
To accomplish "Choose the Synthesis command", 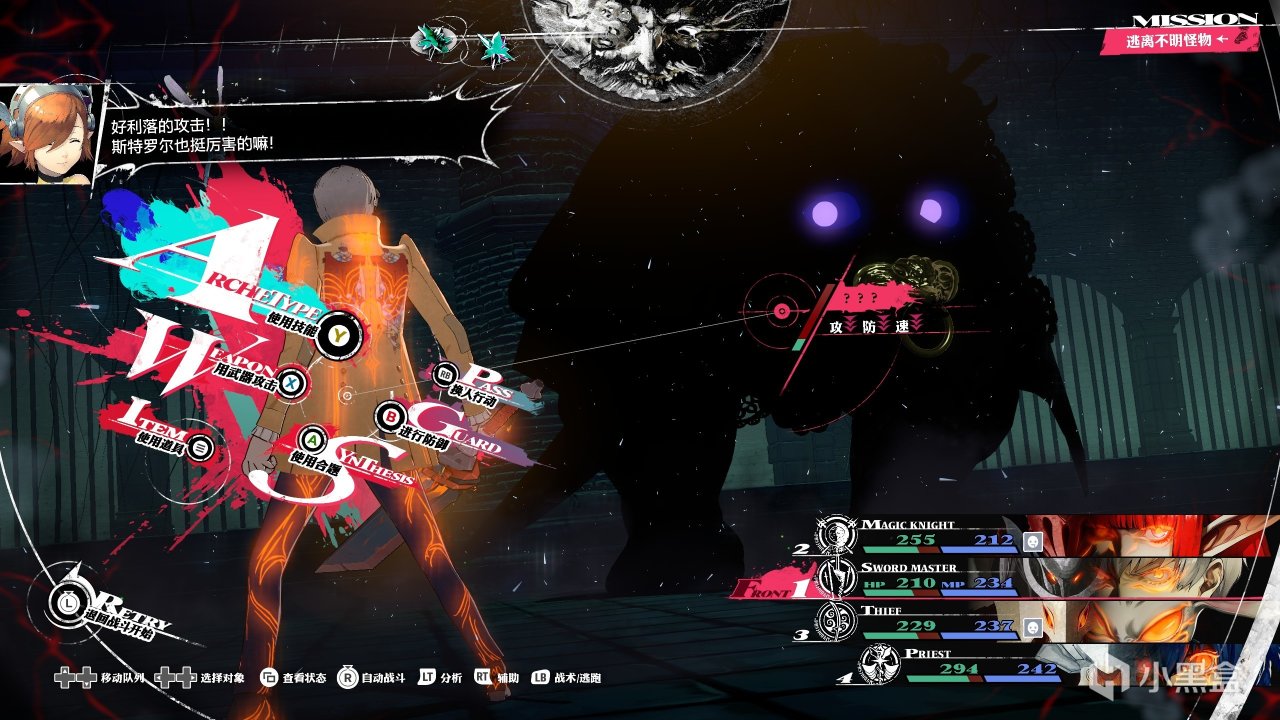I will click(312, 439).
